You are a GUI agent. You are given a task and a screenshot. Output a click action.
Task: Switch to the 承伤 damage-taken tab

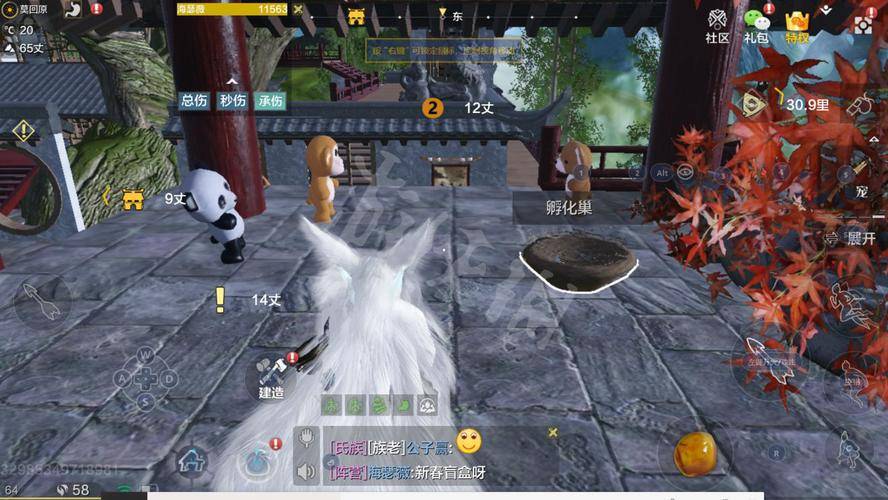270,100
